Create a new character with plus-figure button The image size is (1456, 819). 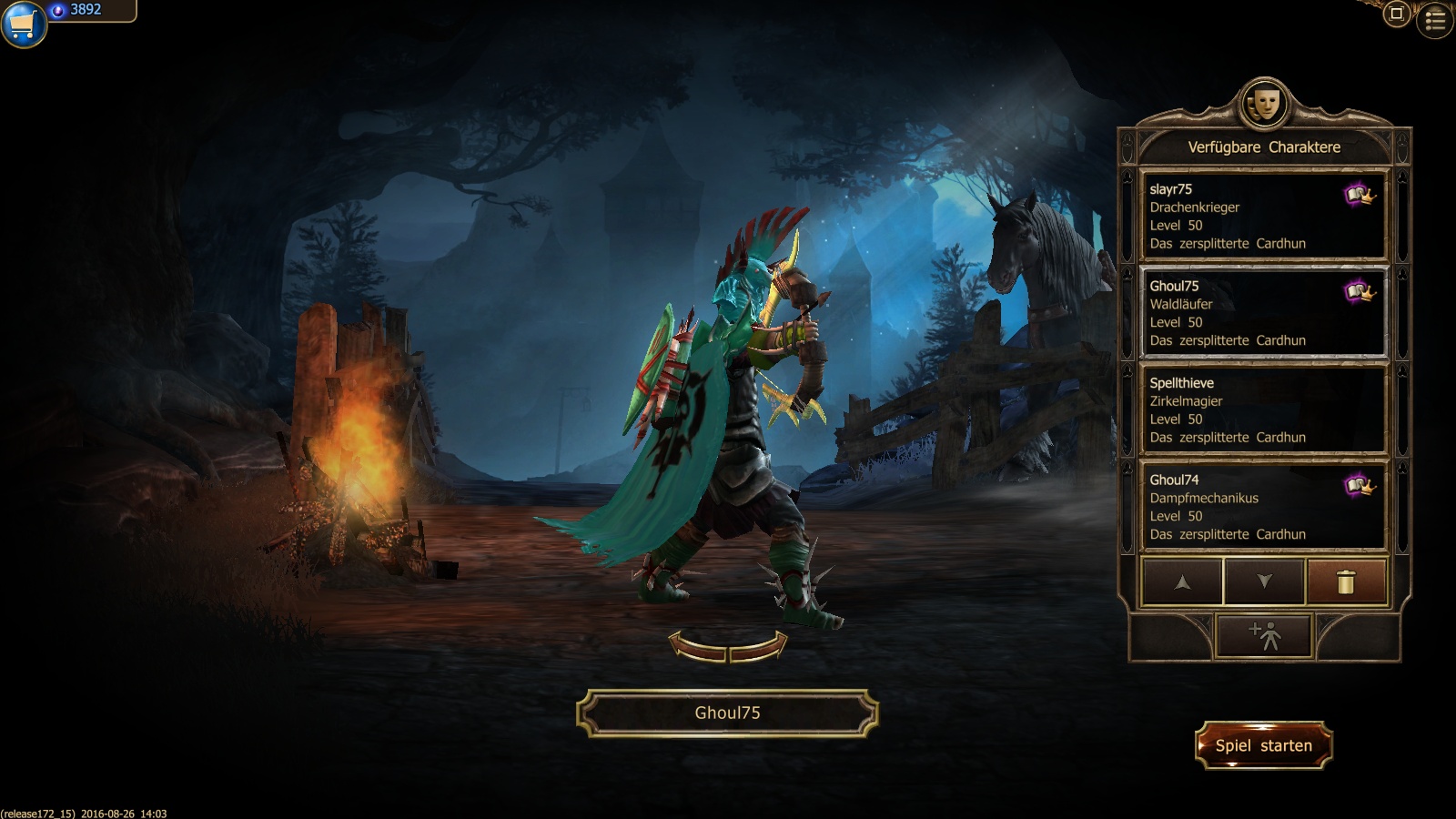(x=1264, y=634)
